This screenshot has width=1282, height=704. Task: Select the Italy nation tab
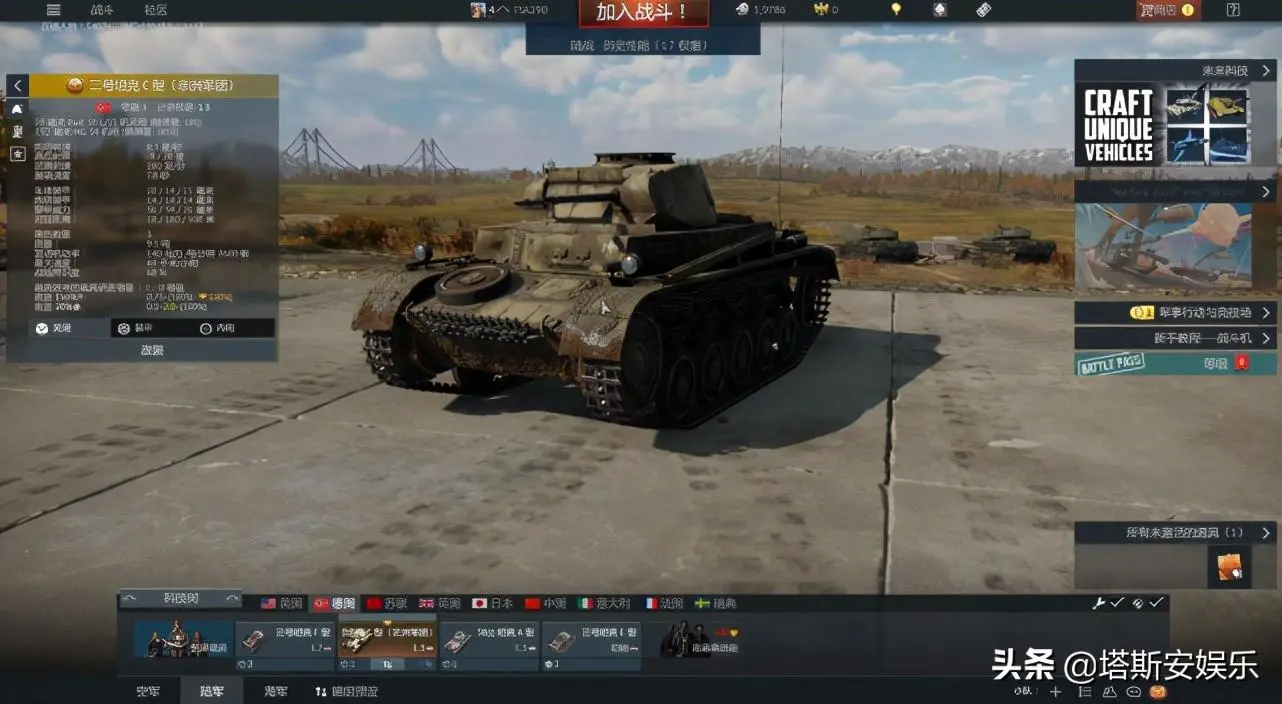coord(604,603)
